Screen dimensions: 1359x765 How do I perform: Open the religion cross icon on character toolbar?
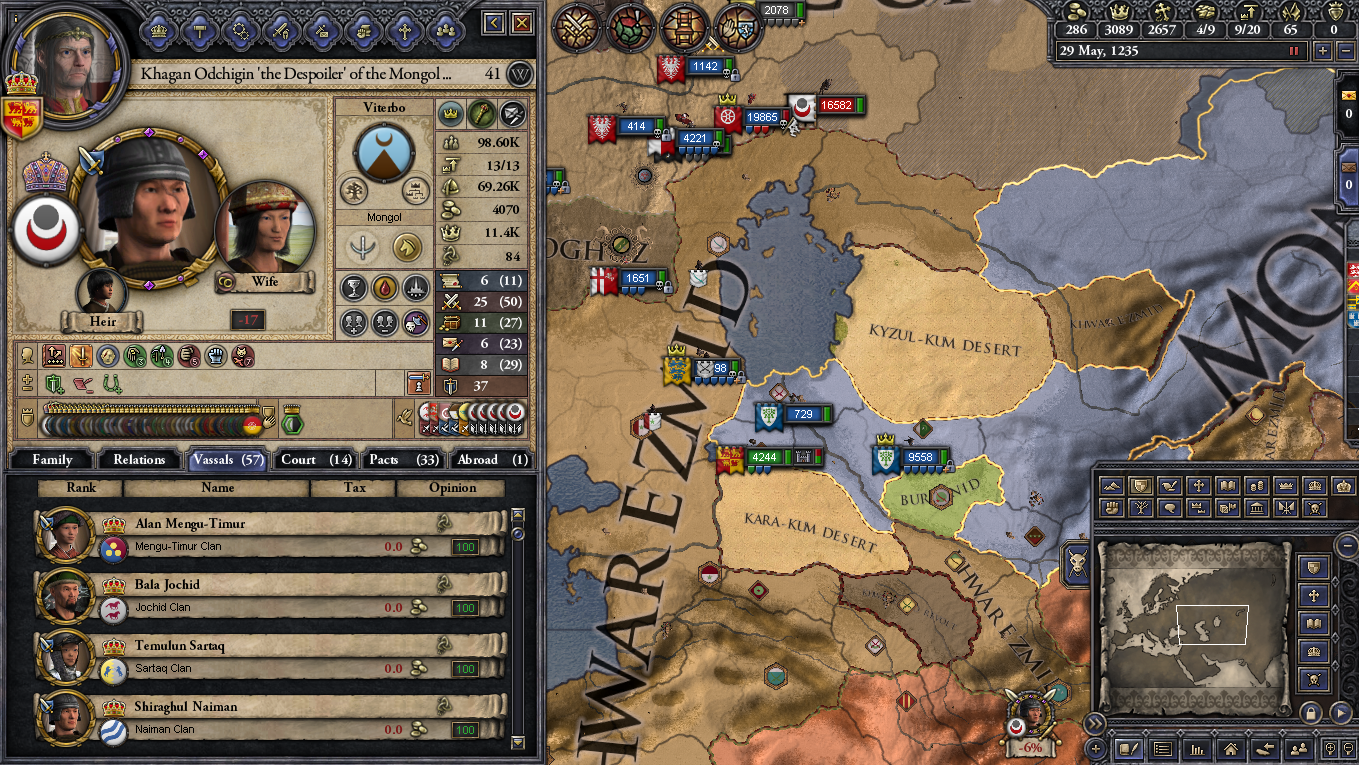403,31
